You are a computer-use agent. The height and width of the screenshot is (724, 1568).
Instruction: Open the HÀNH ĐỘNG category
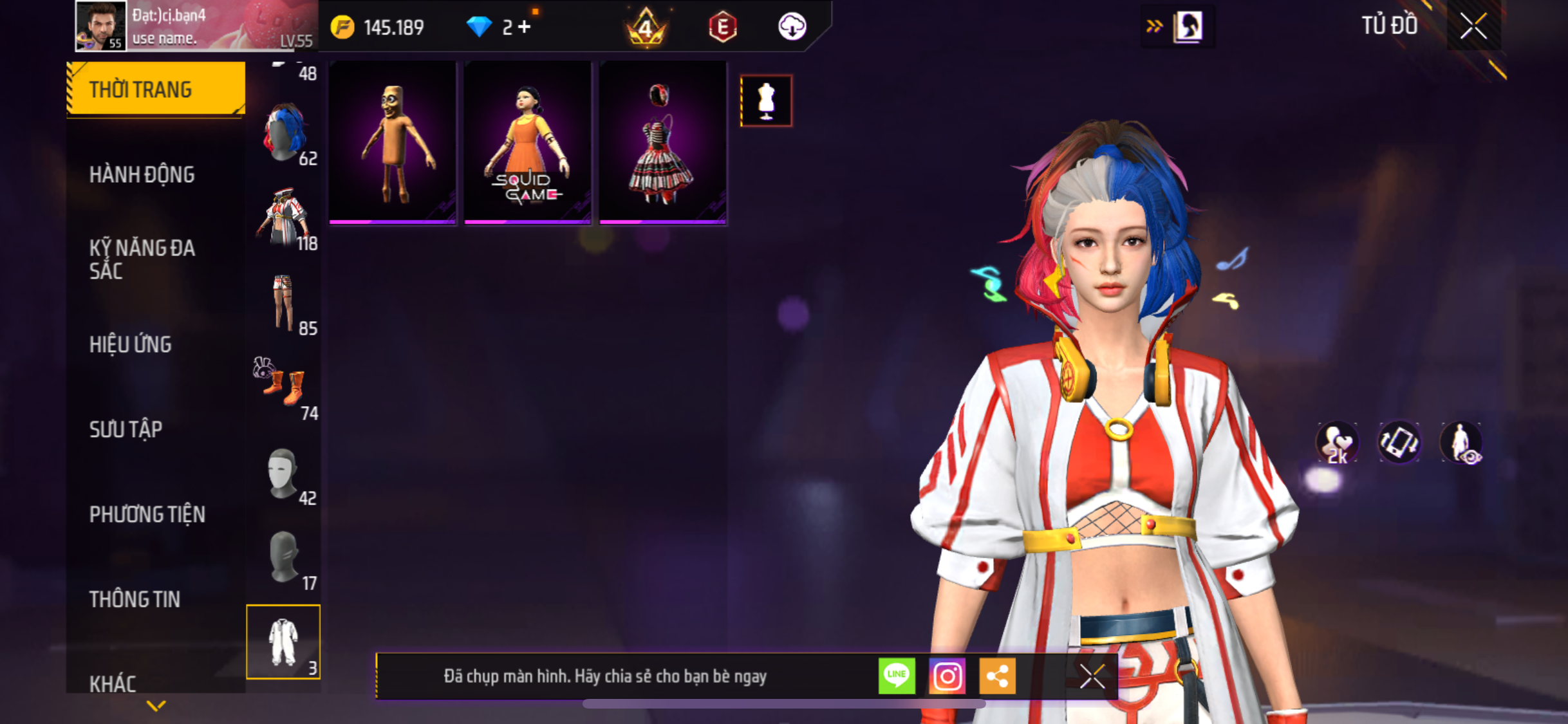pyautogui.click(x=142, y=174)
